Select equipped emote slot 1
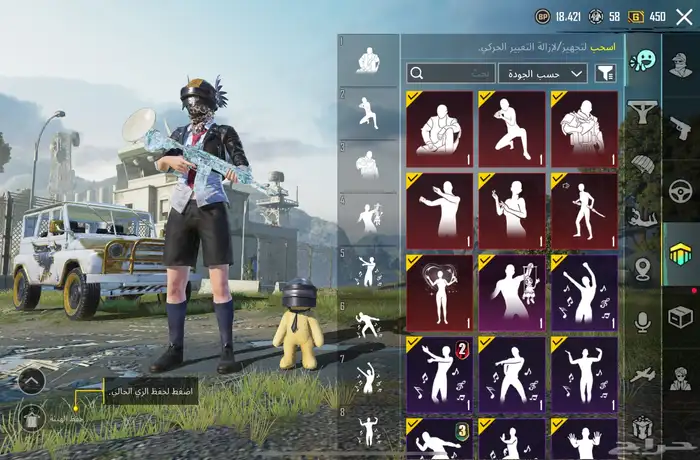The image size is (700, 460). [368, 60]
